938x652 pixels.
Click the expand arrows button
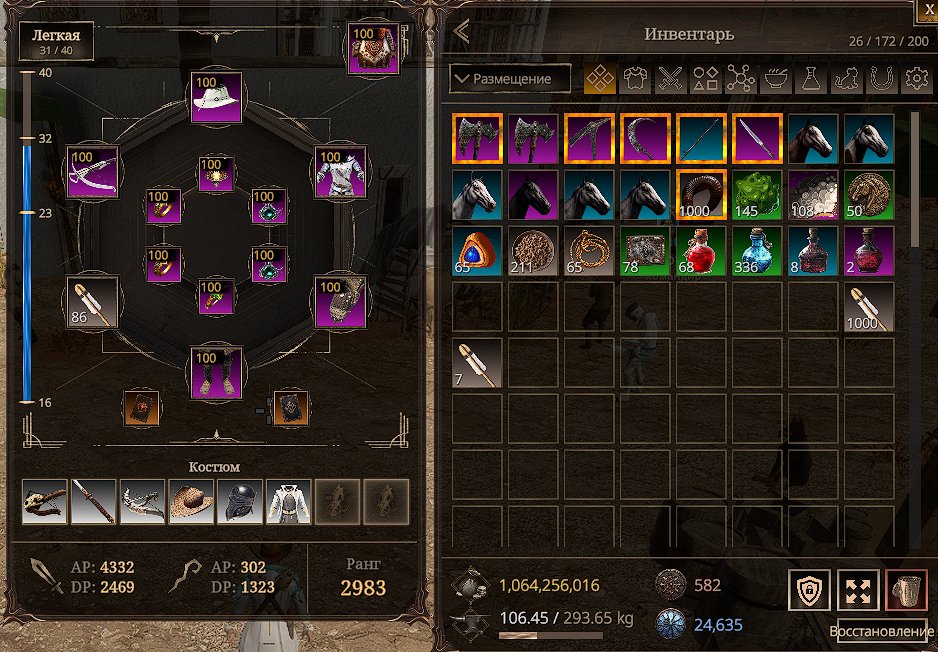point(857,590)
